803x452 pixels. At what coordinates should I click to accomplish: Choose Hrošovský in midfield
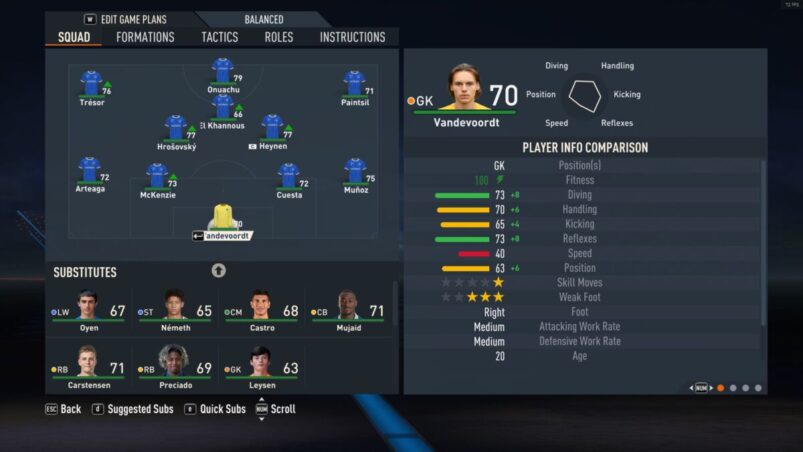coord(176,129)
